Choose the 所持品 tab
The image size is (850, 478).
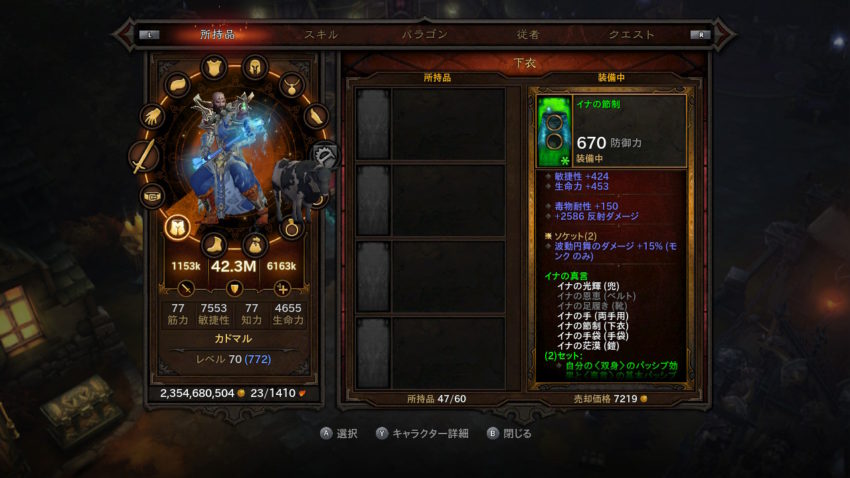217,34
